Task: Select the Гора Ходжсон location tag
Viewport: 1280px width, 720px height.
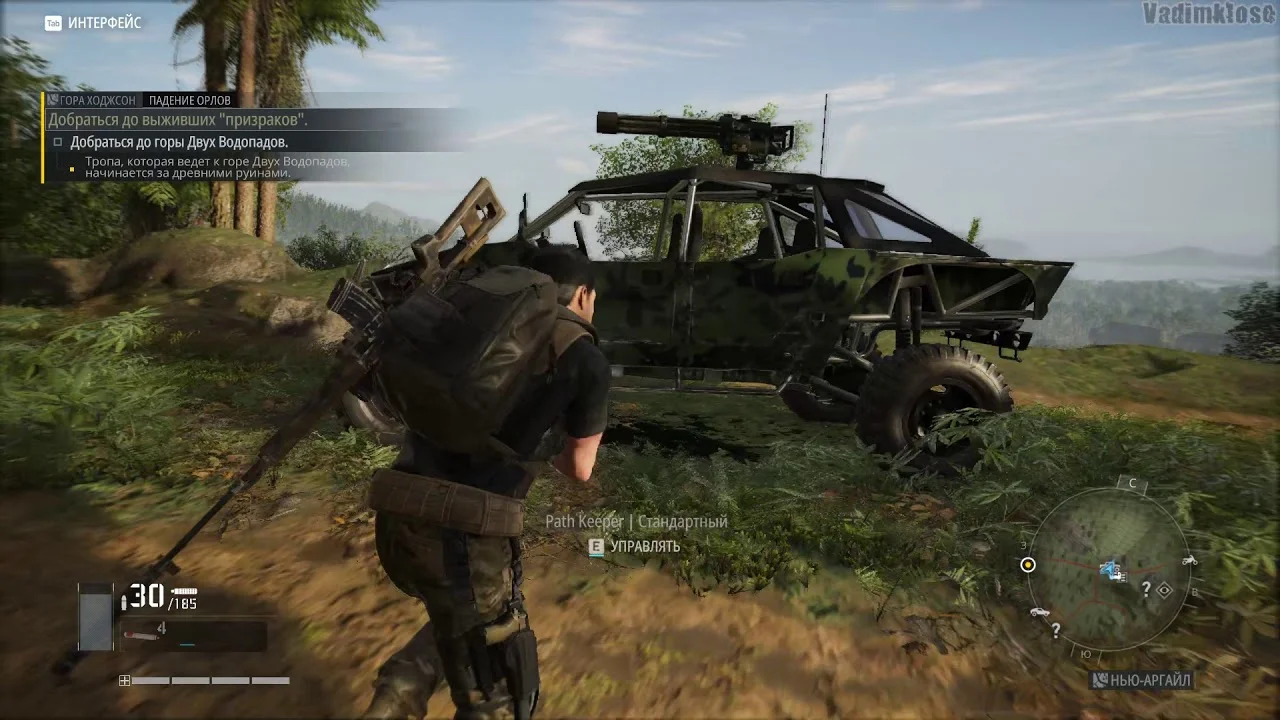Action: click(92, 100)
